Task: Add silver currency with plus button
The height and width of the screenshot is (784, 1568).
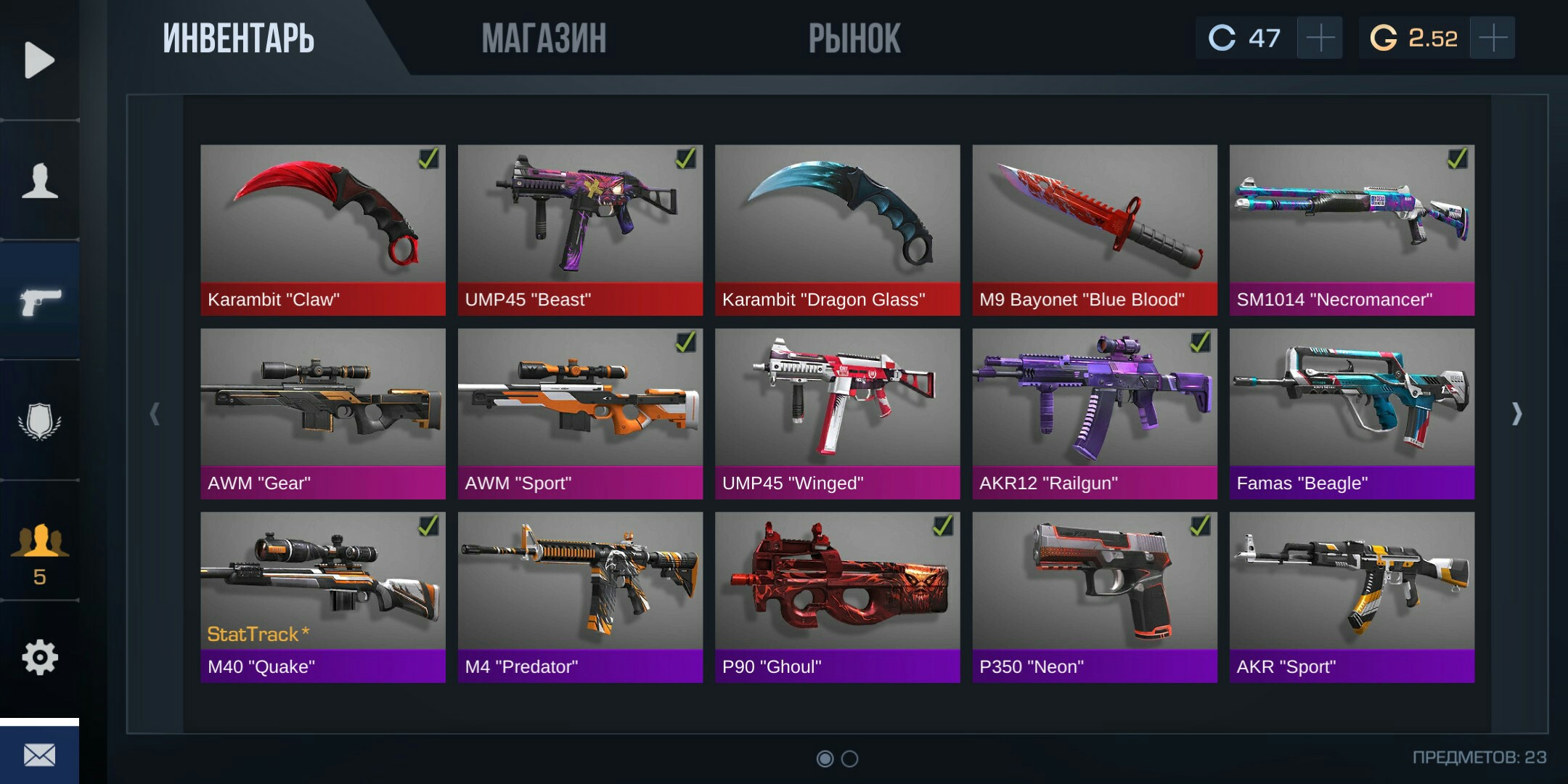Action: 1320,38
